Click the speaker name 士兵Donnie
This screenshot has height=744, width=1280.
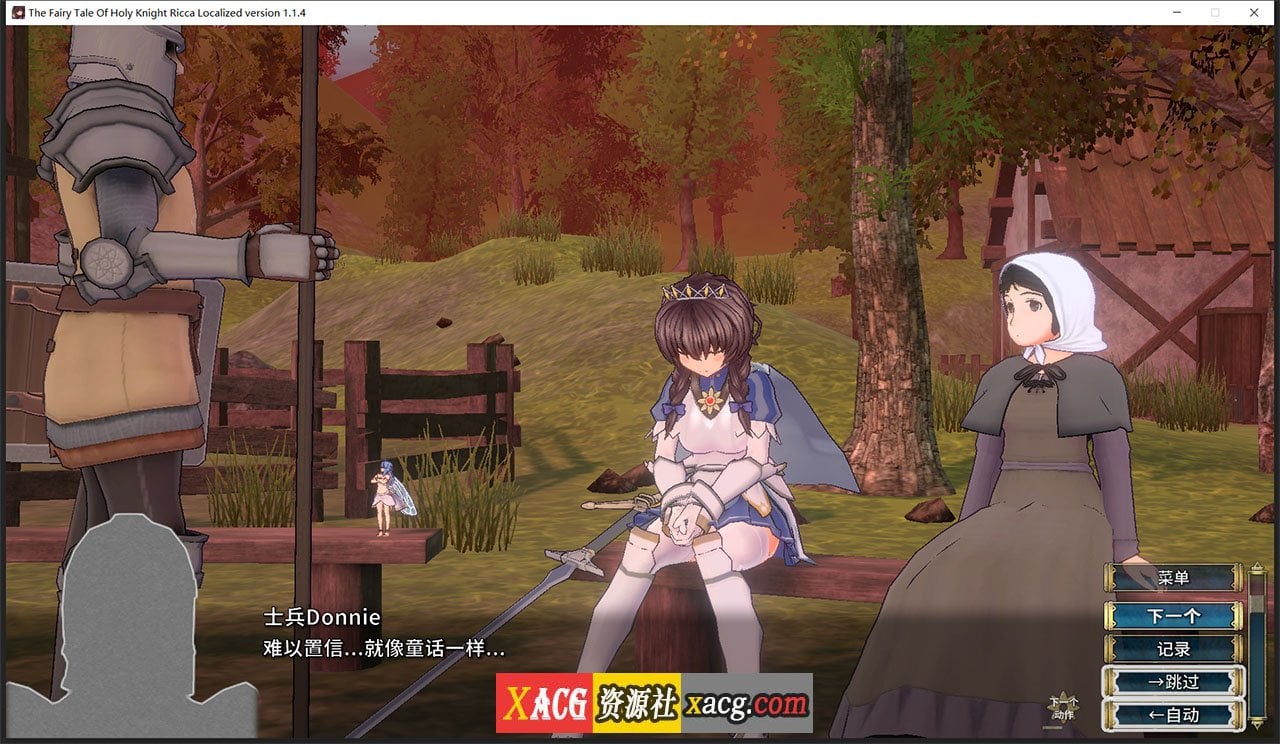[320, 618]
